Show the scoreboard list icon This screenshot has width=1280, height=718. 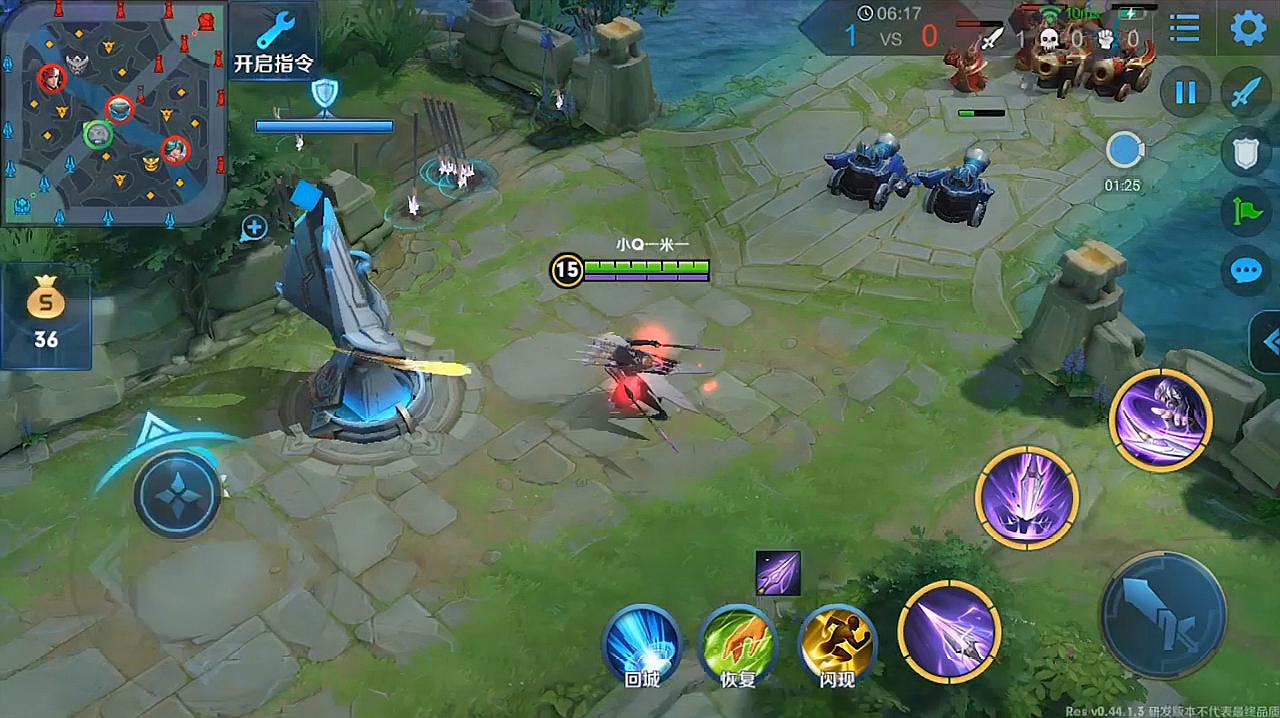click(x=1185, y=28)
